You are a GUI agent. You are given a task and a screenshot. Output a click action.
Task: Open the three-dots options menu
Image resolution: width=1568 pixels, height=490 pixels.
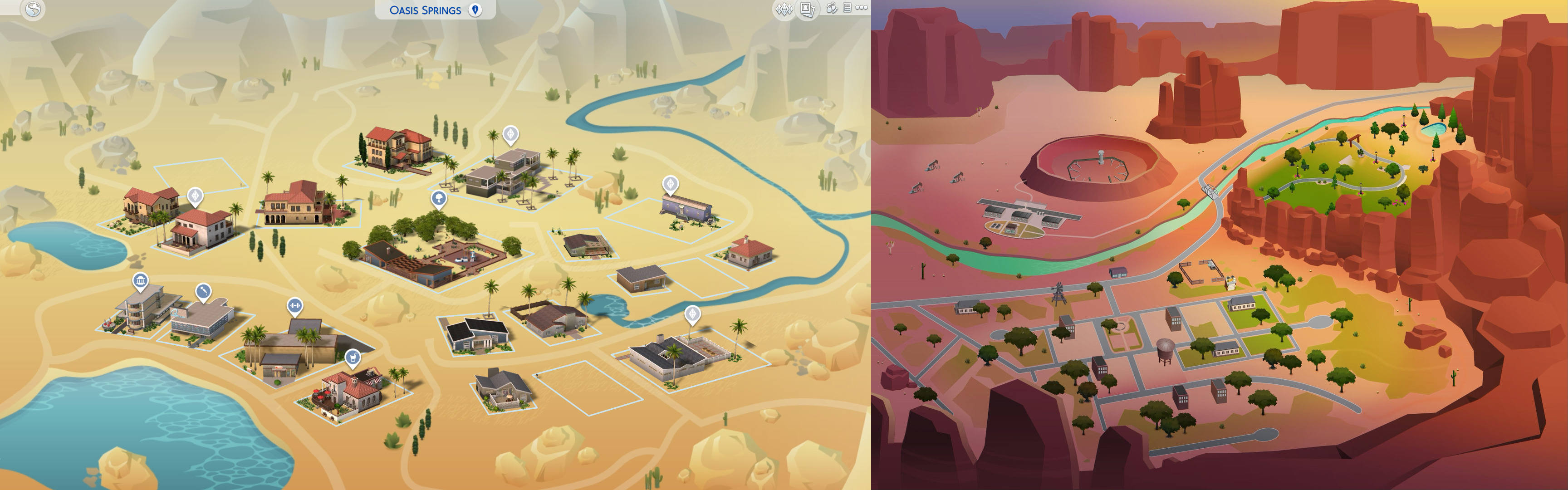[x=861, y=8]
